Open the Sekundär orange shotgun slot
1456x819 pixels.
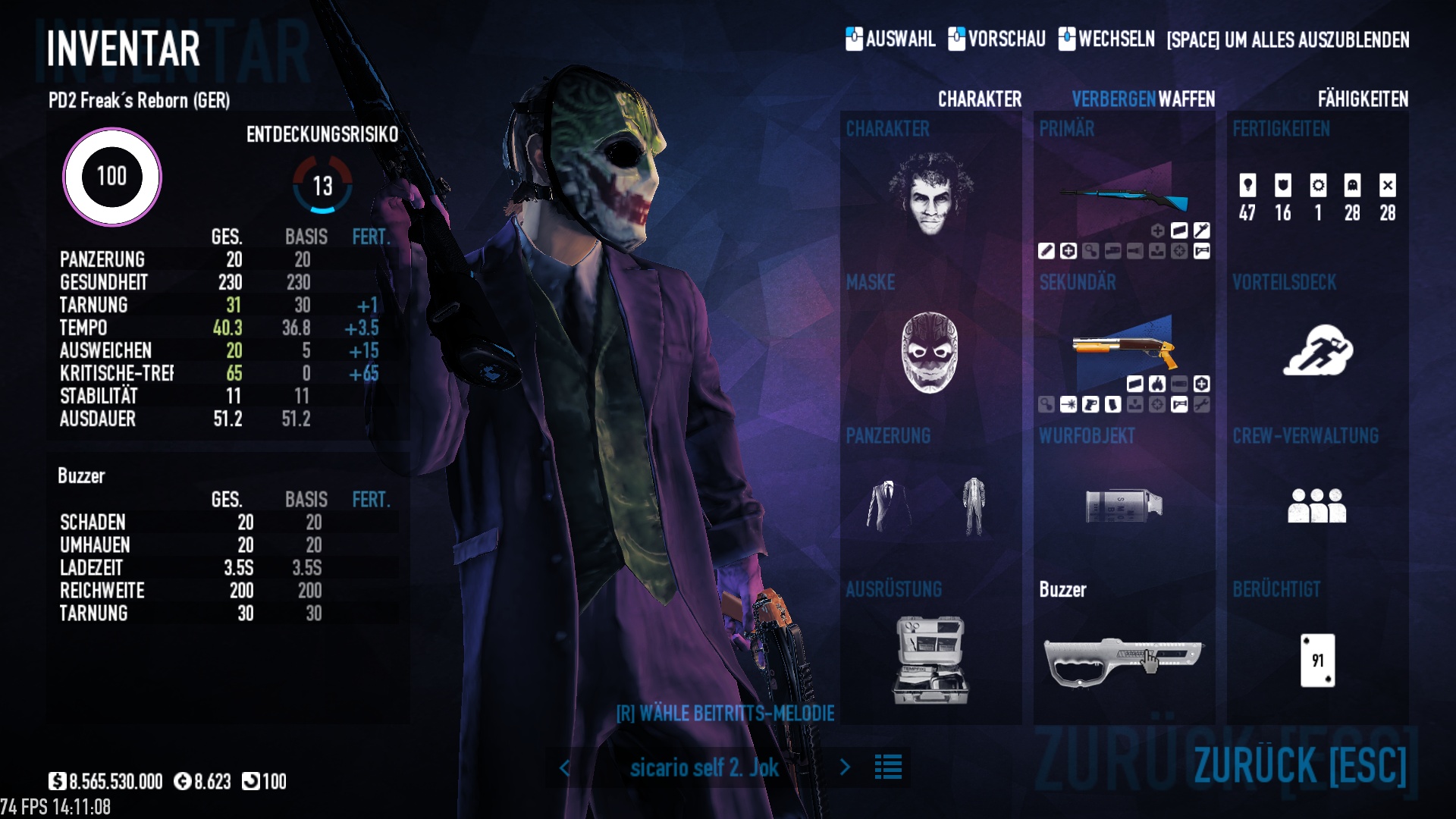(1124, 350)
